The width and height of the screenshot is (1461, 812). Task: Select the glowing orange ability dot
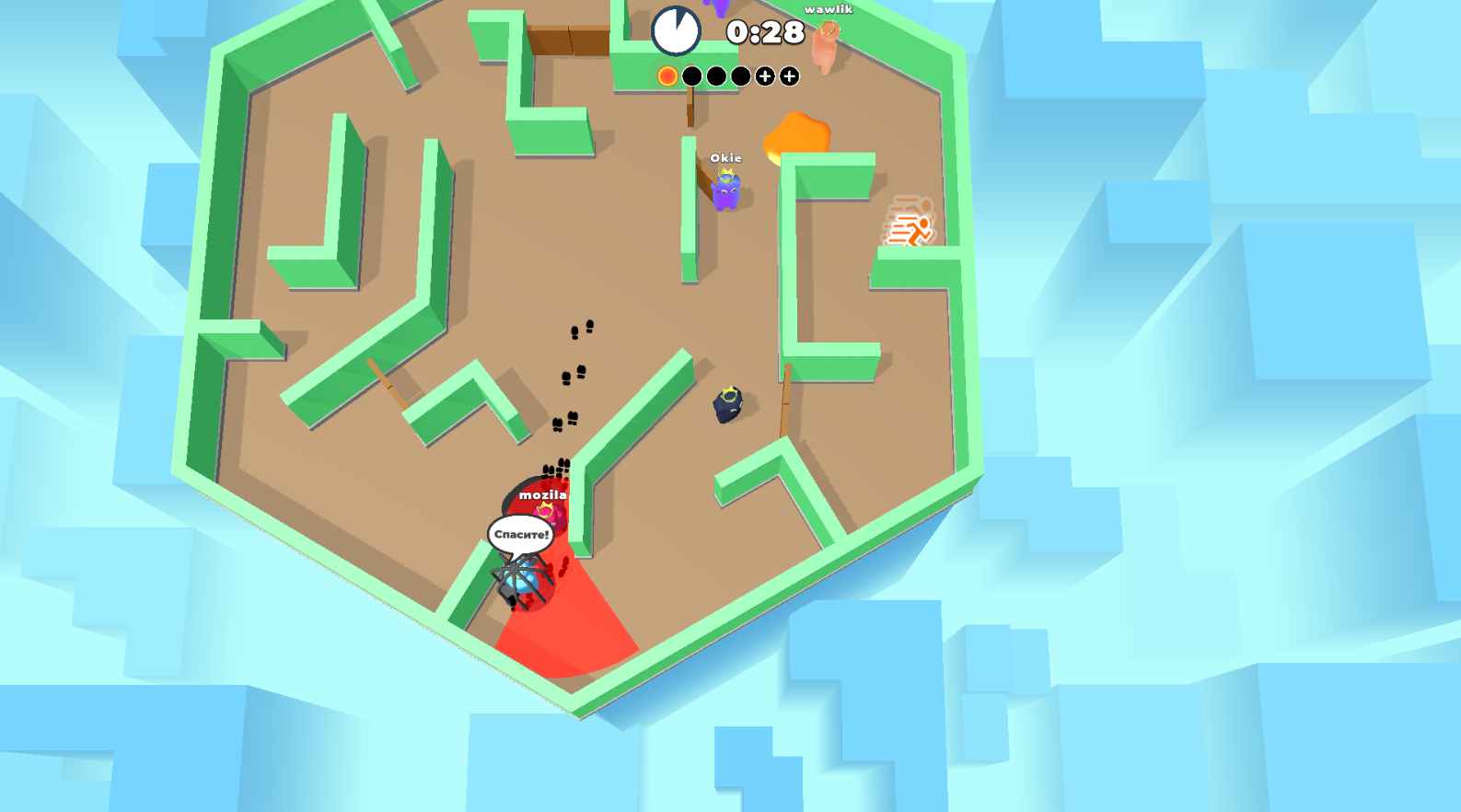(667, 75)
